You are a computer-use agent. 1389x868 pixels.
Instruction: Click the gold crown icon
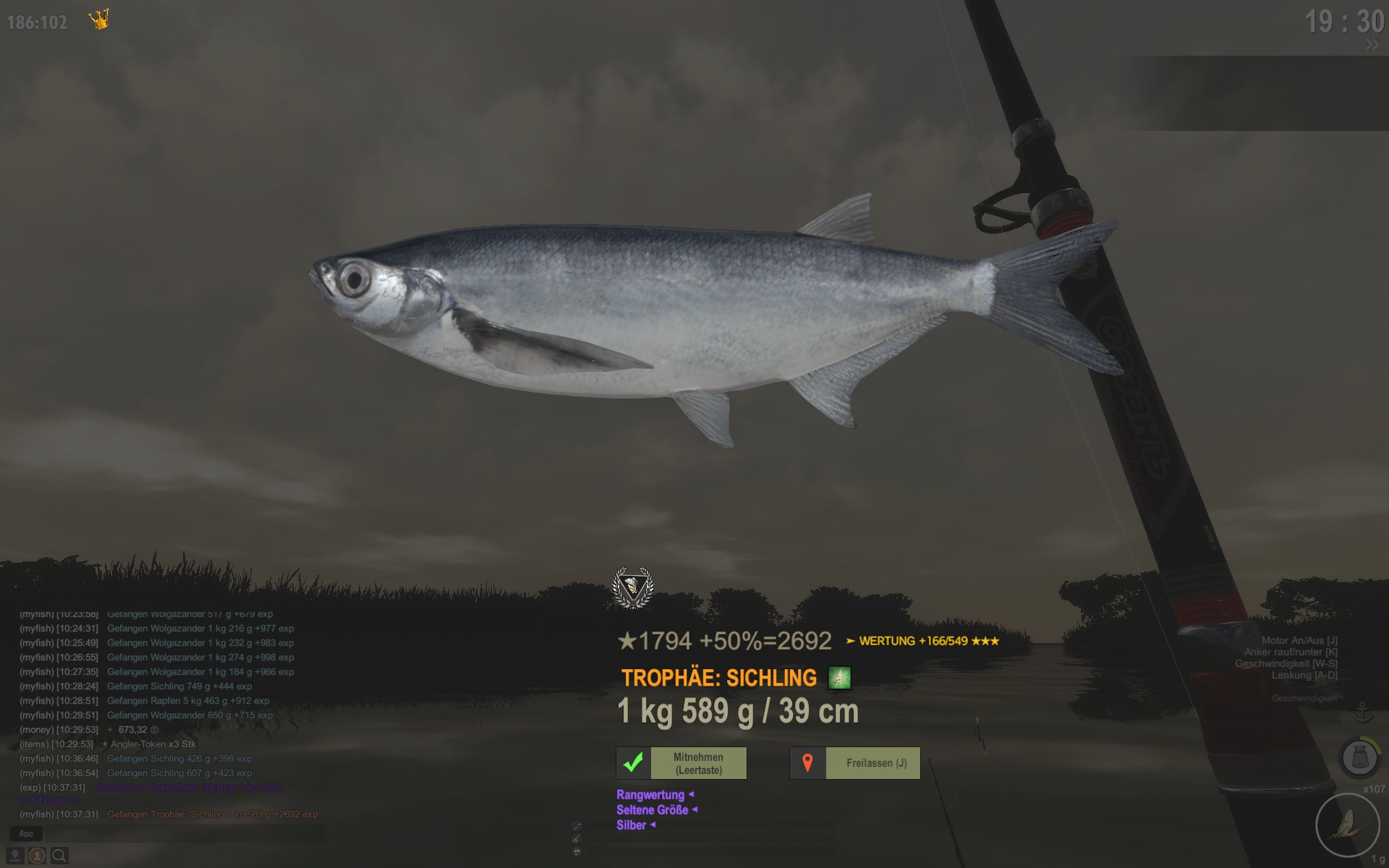click(x=99, y=20)
